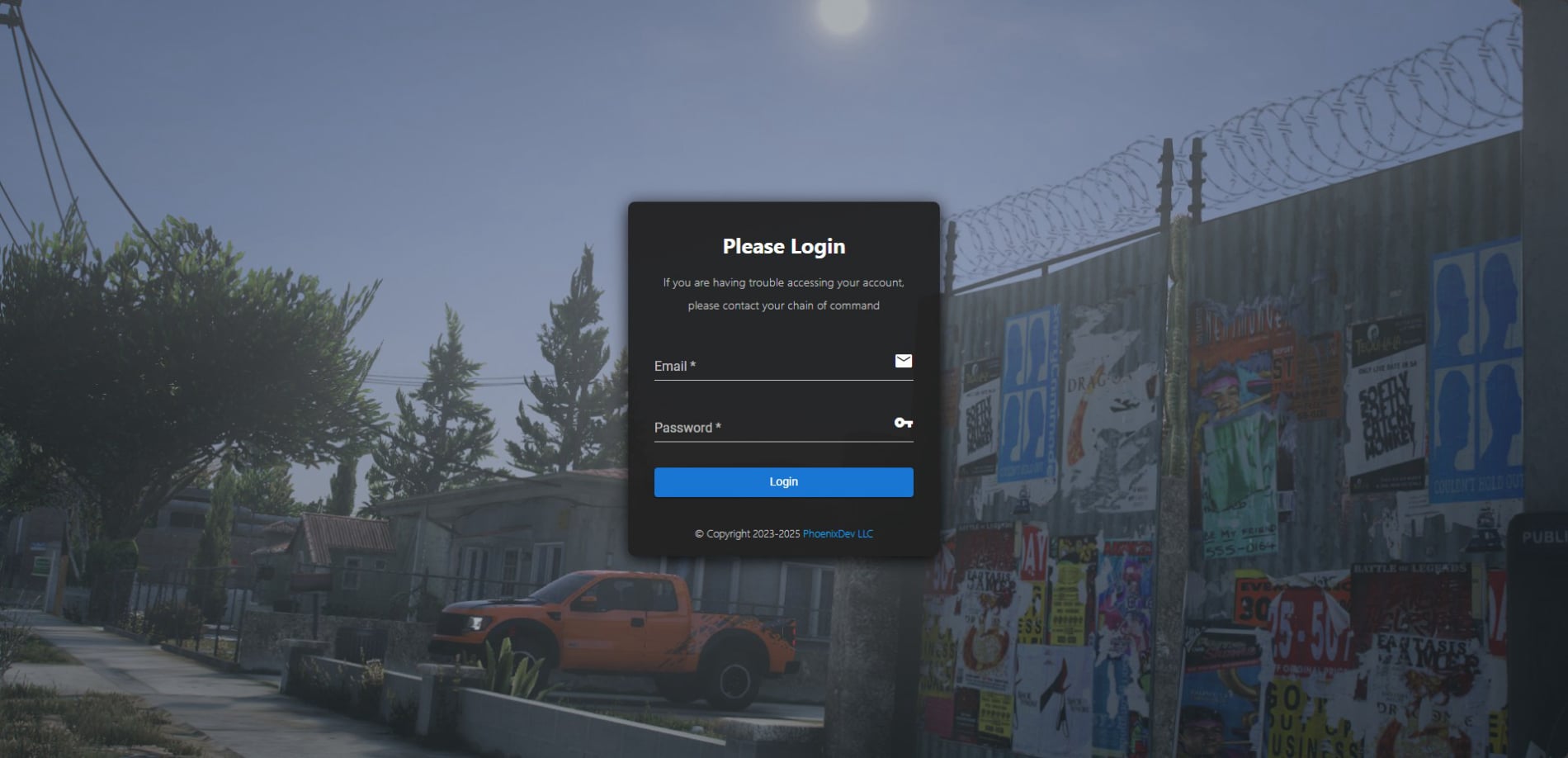Click the chain of command text line
This screenshot has width=1568, height=758.
point(783,305)
